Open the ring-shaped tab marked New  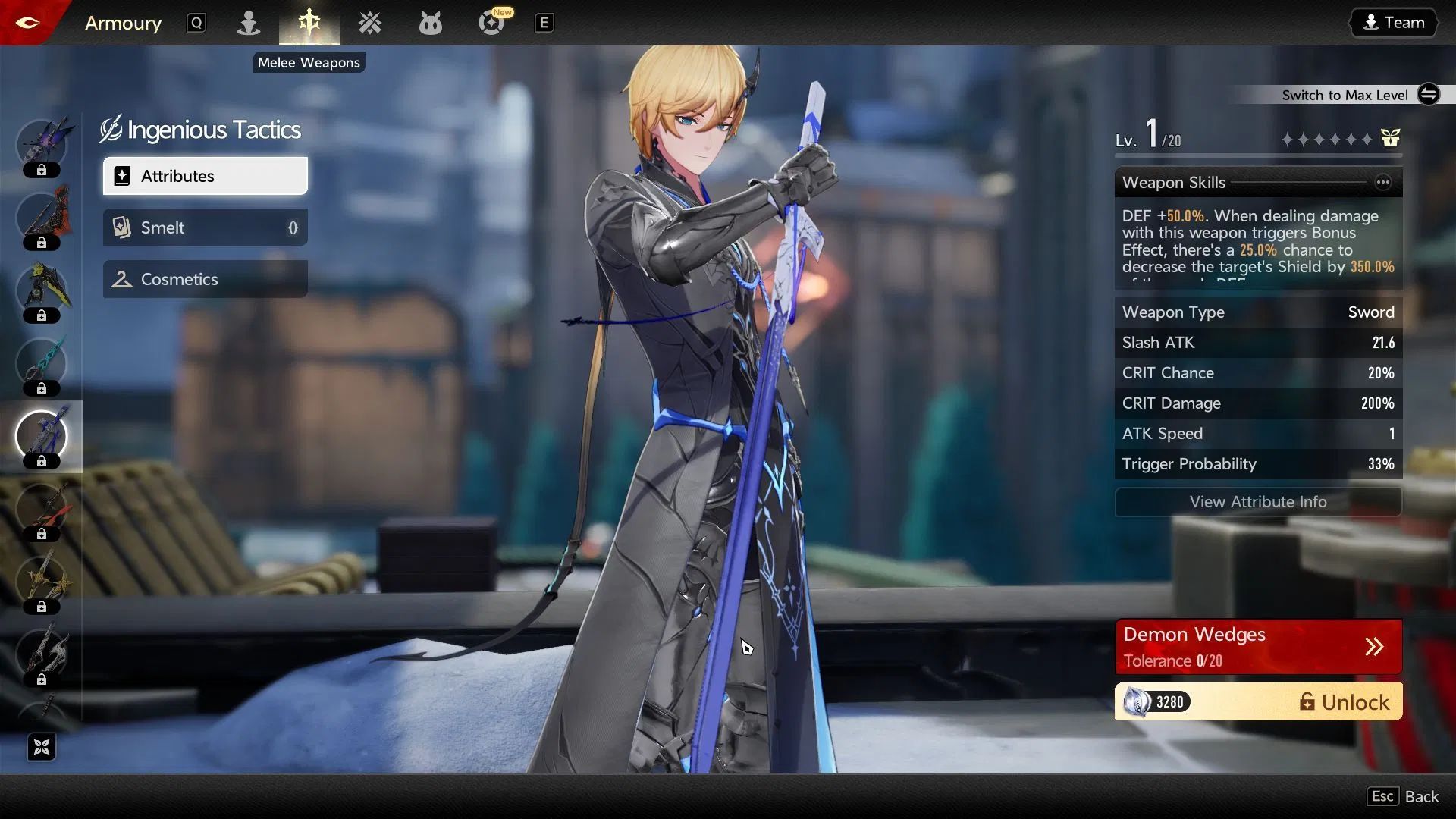pos(491,23)
